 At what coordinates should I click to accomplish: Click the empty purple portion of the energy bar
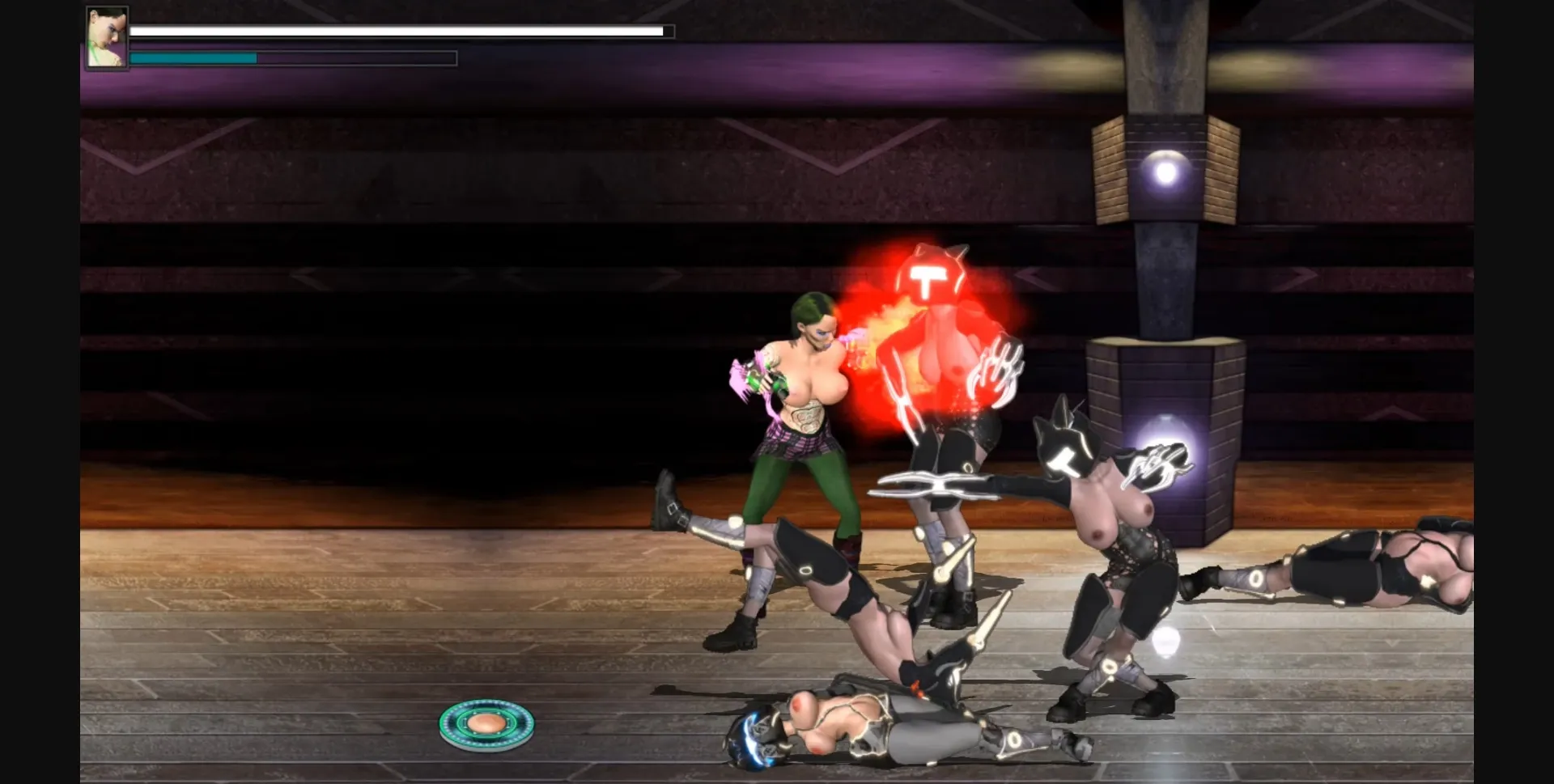click(x=356, y=57)
